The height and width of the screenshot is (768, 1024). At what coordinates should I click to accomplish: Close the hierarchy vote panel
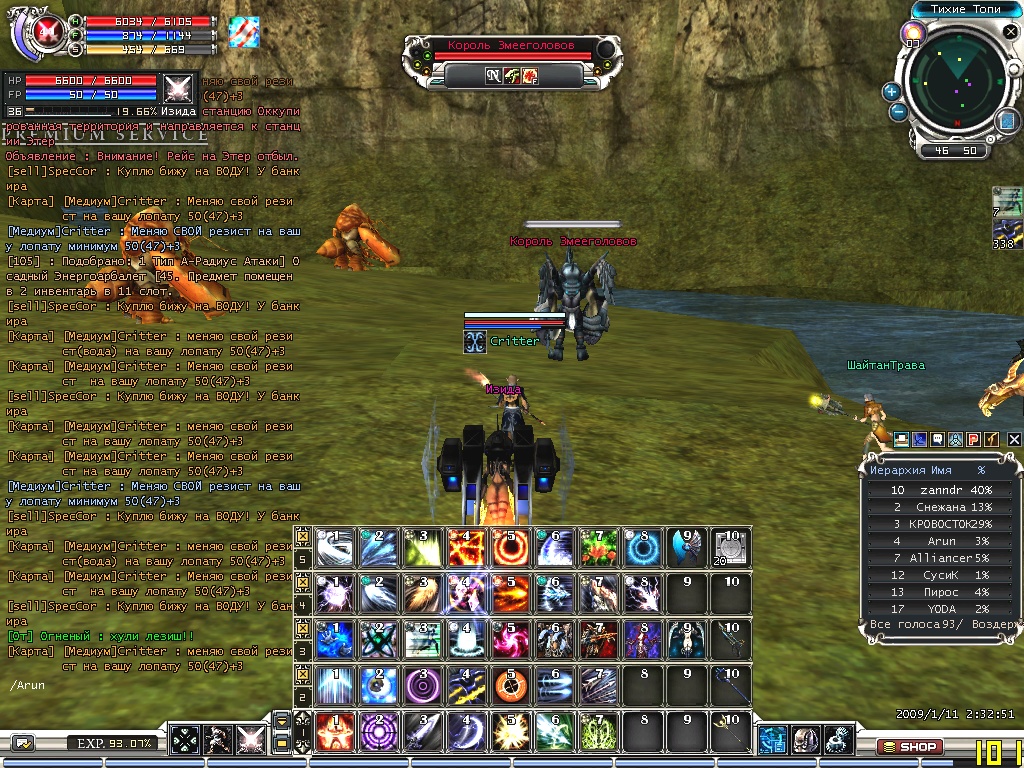pos(1014,439)
